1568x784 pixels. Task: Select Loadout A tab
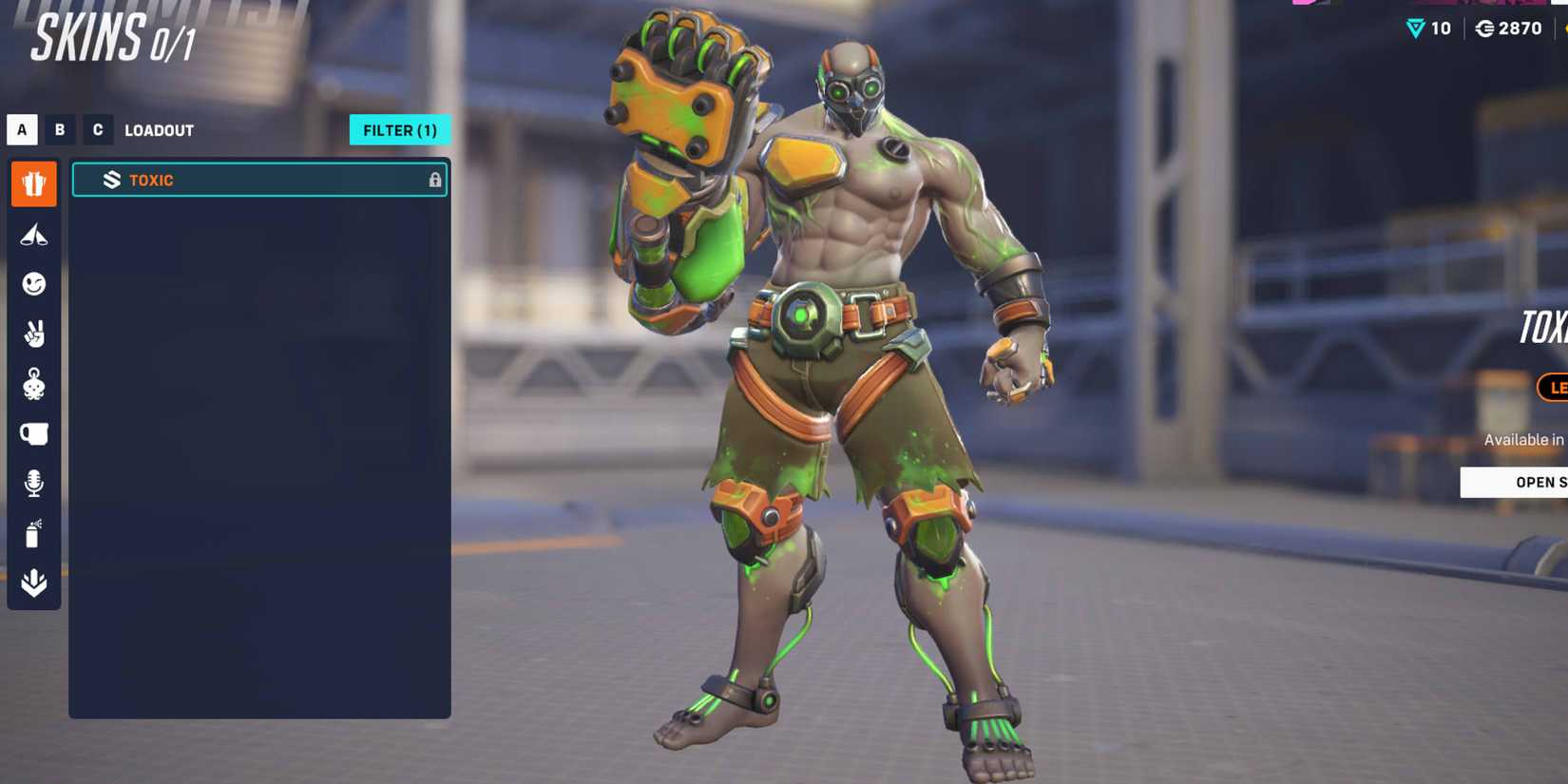(x=21, y=129)
